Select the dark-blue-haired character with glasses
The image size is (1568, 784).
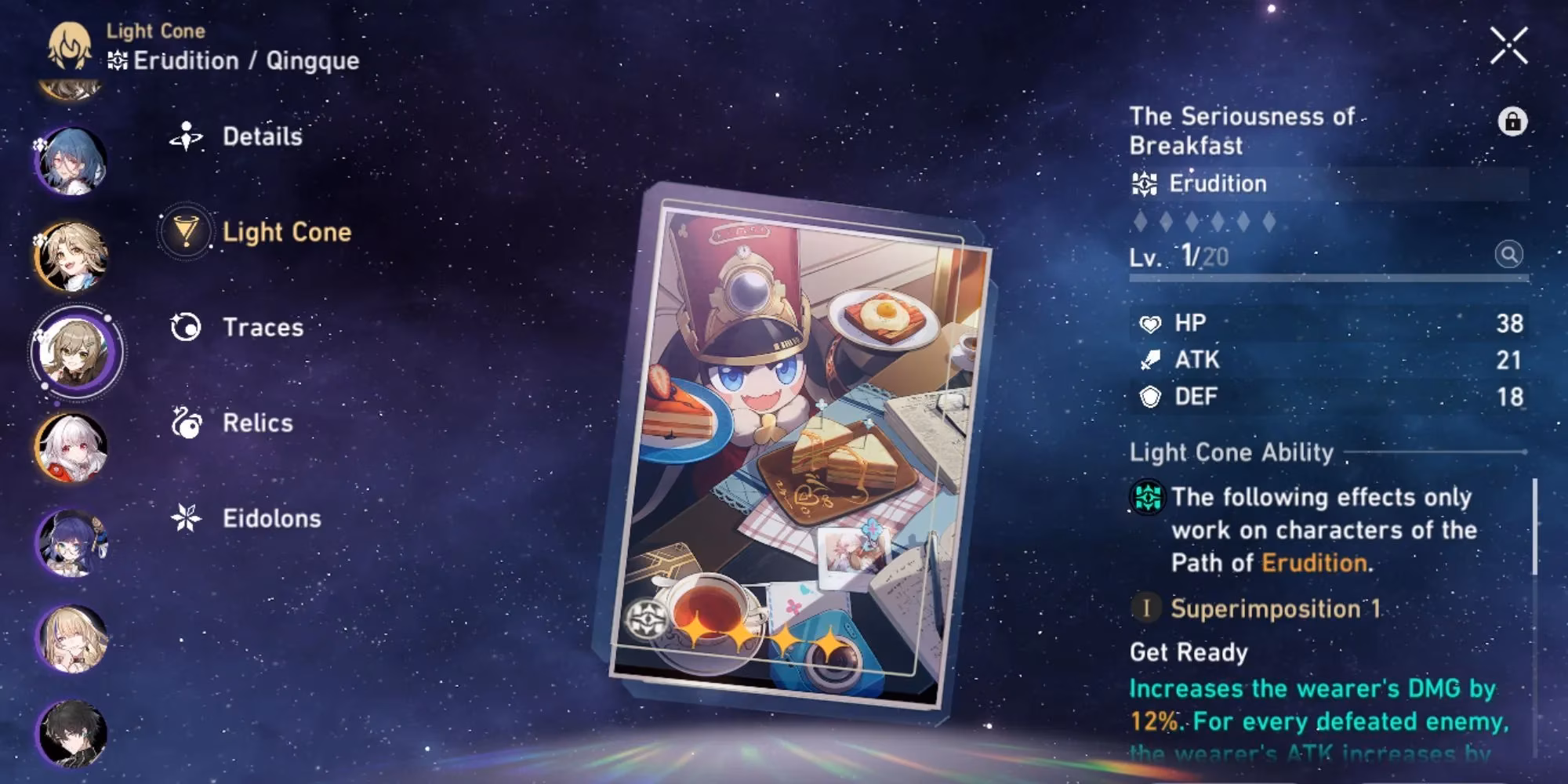(71, 543)
